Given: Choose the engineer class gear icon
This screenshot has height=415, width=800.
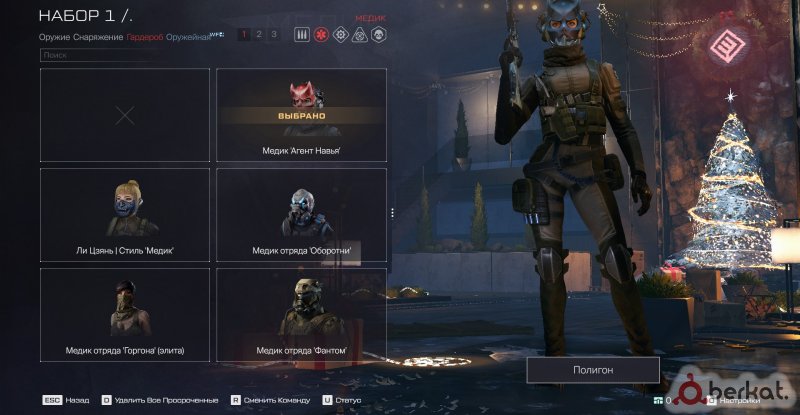Looking at the screenshot, I should point(340,34).
